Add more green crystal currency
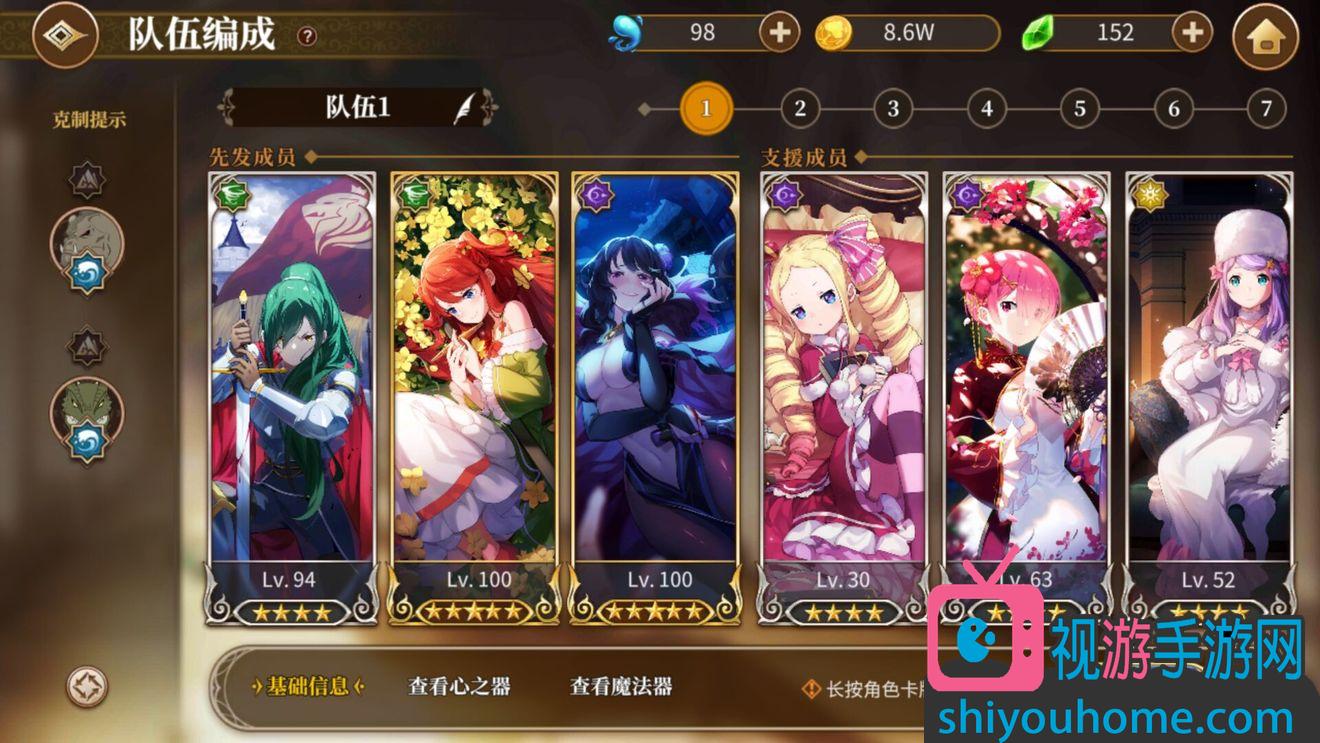This screenshot has height=743, width=1320. point(1191,33)
